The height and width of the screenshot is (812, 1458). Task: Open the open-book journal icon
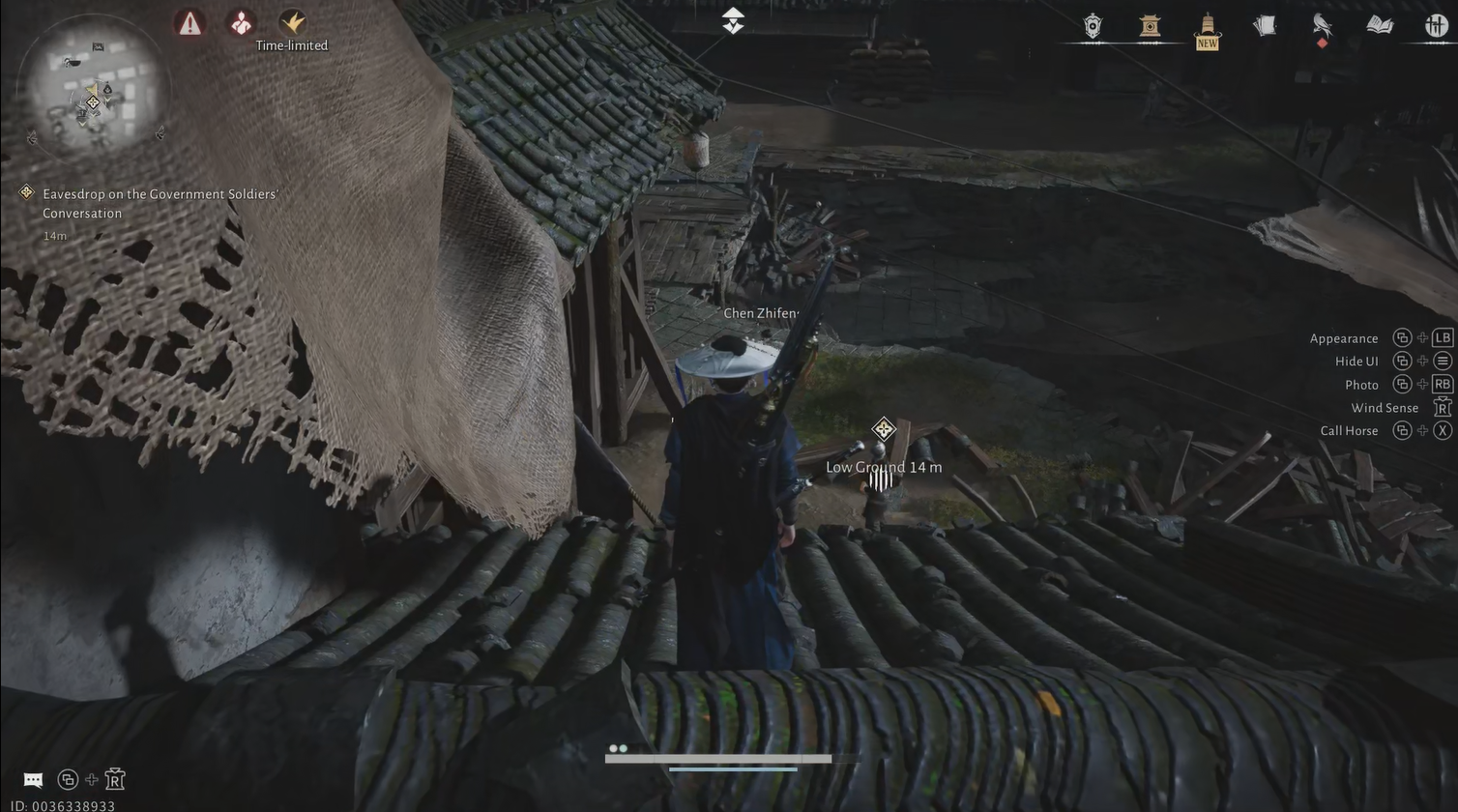coord(1380,26)
